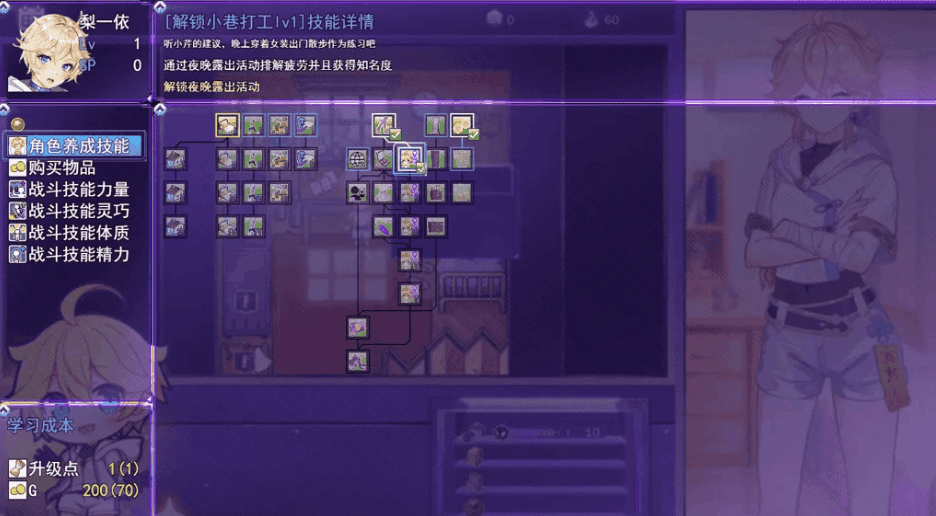Choose the yellow-framed skill node in the top row
Screen dimensions: 936x516
(x=228, y=125)
